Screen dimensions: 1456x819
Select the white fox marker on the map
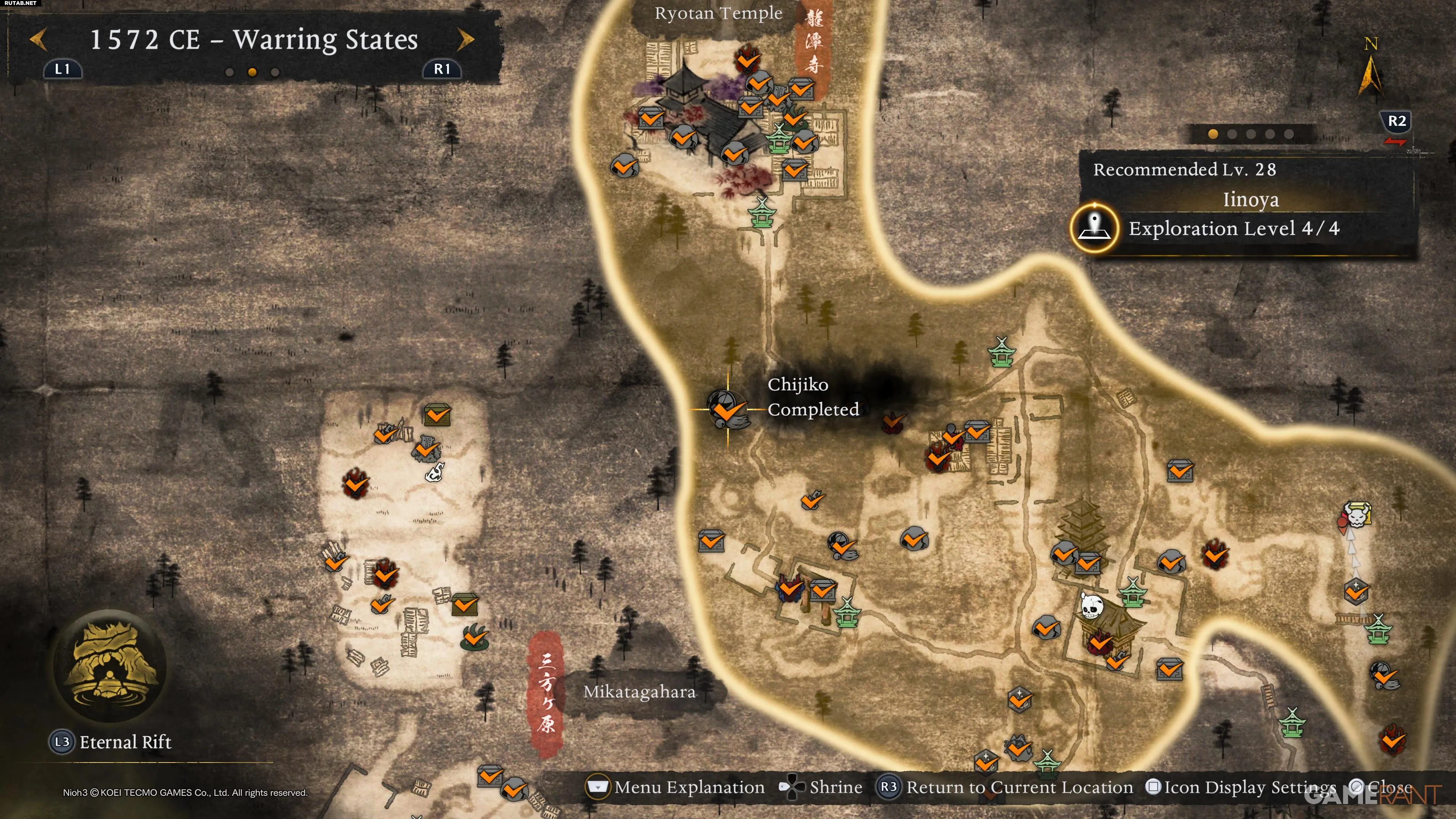click(x=435, y=471)
